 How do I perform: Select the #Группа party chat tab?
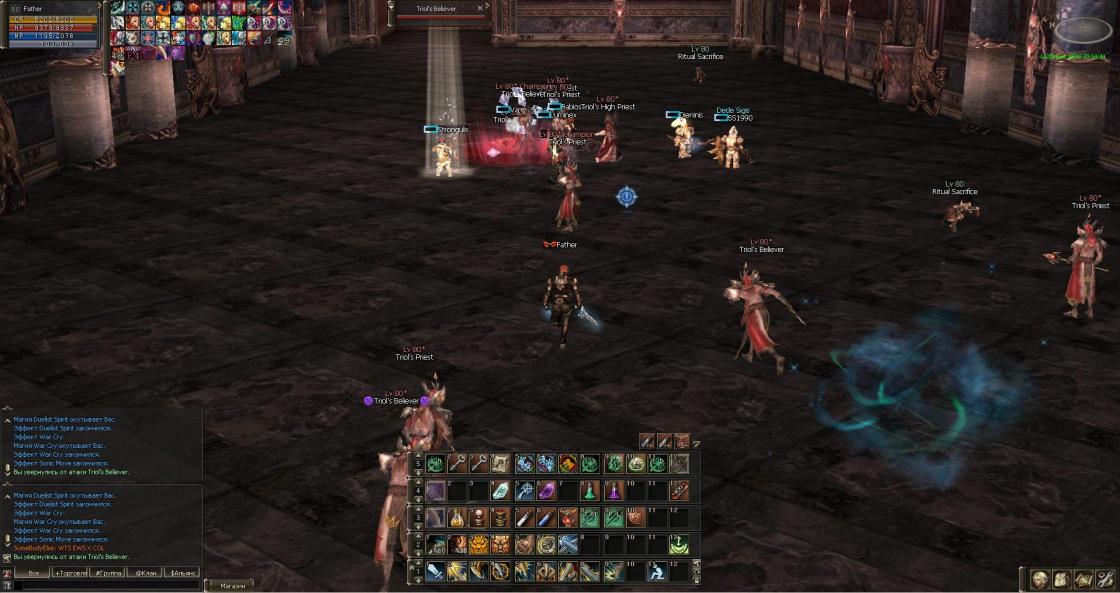pos(107,573)
